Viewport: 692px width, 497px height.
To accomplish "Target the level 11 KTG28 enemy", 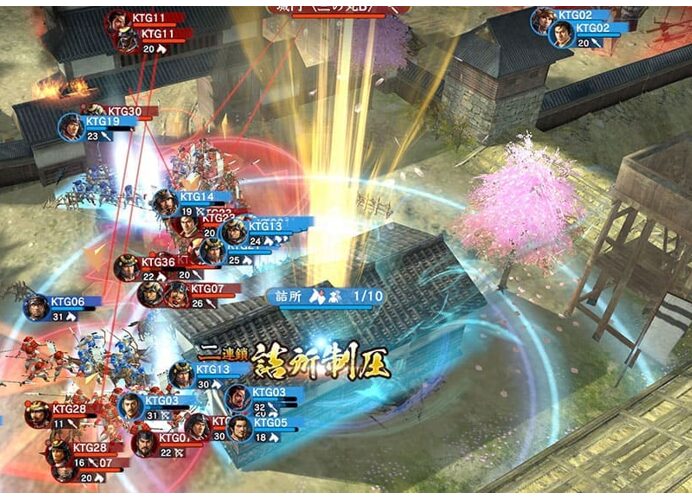I will pyautogui.click(x=39, y=414).
